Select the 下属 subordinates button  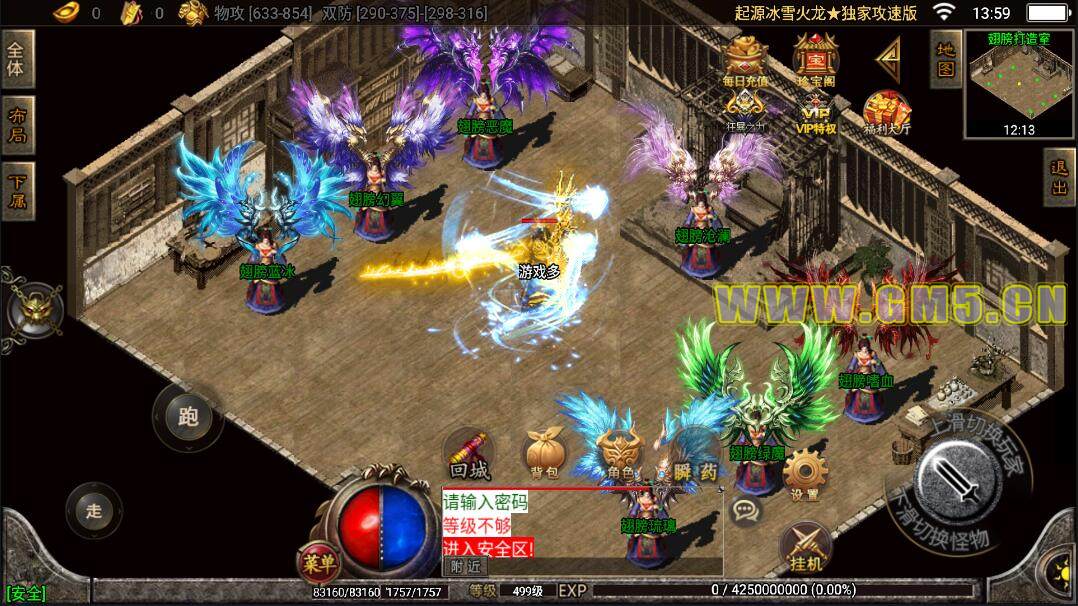(x=17, y=192)
